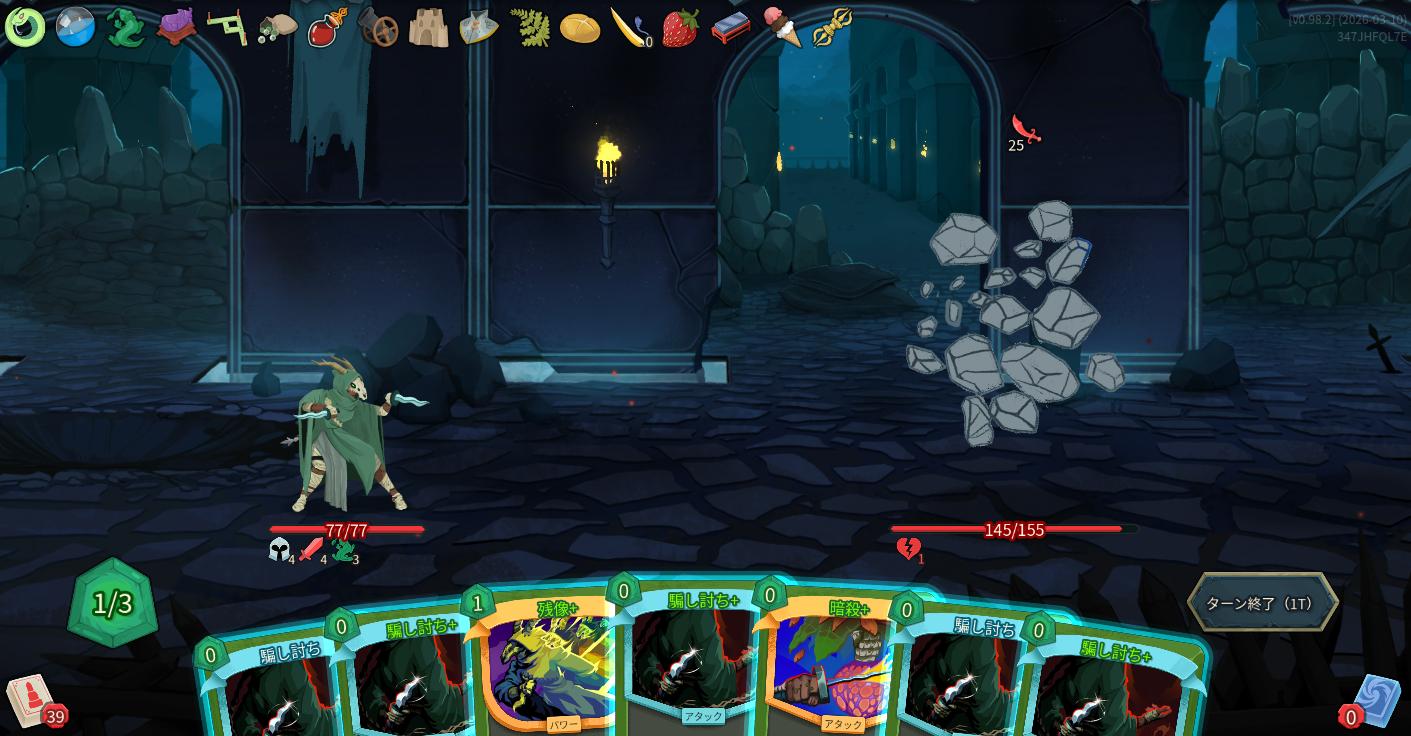The image size is (1411, 736).
Task: Inspect the red potion flask relic
Action: (327, 27)
